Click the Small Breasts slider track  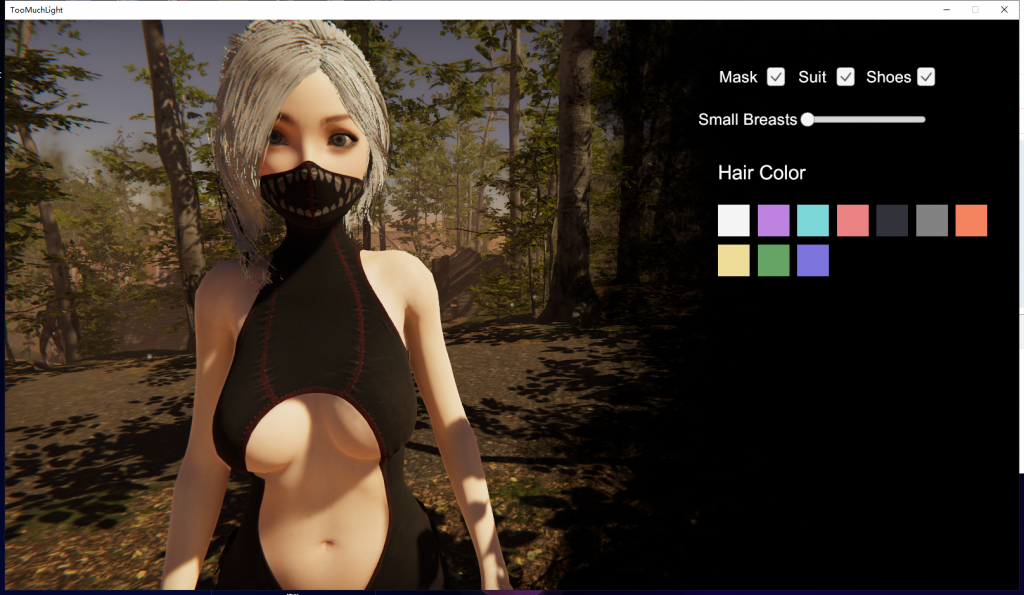tap(866, 120)
